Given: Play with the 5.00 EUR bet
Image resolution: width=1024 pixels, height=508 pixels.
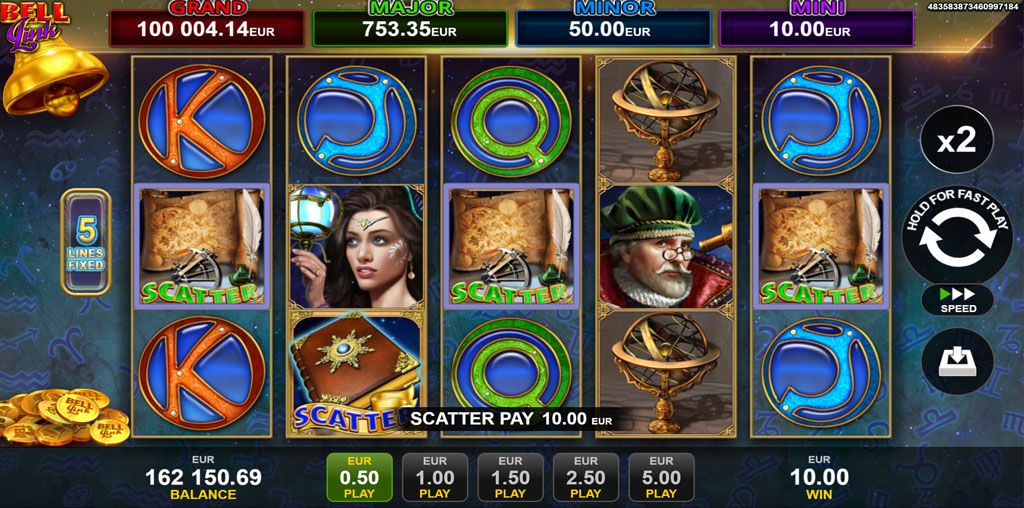Looking at the screenshot, I should coord(661,477).
